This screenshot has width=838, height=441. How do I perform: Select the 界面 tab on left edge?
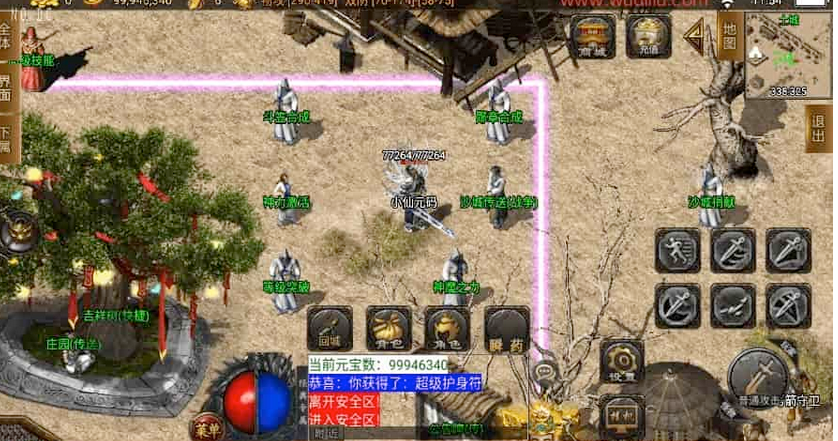point(6,89)
